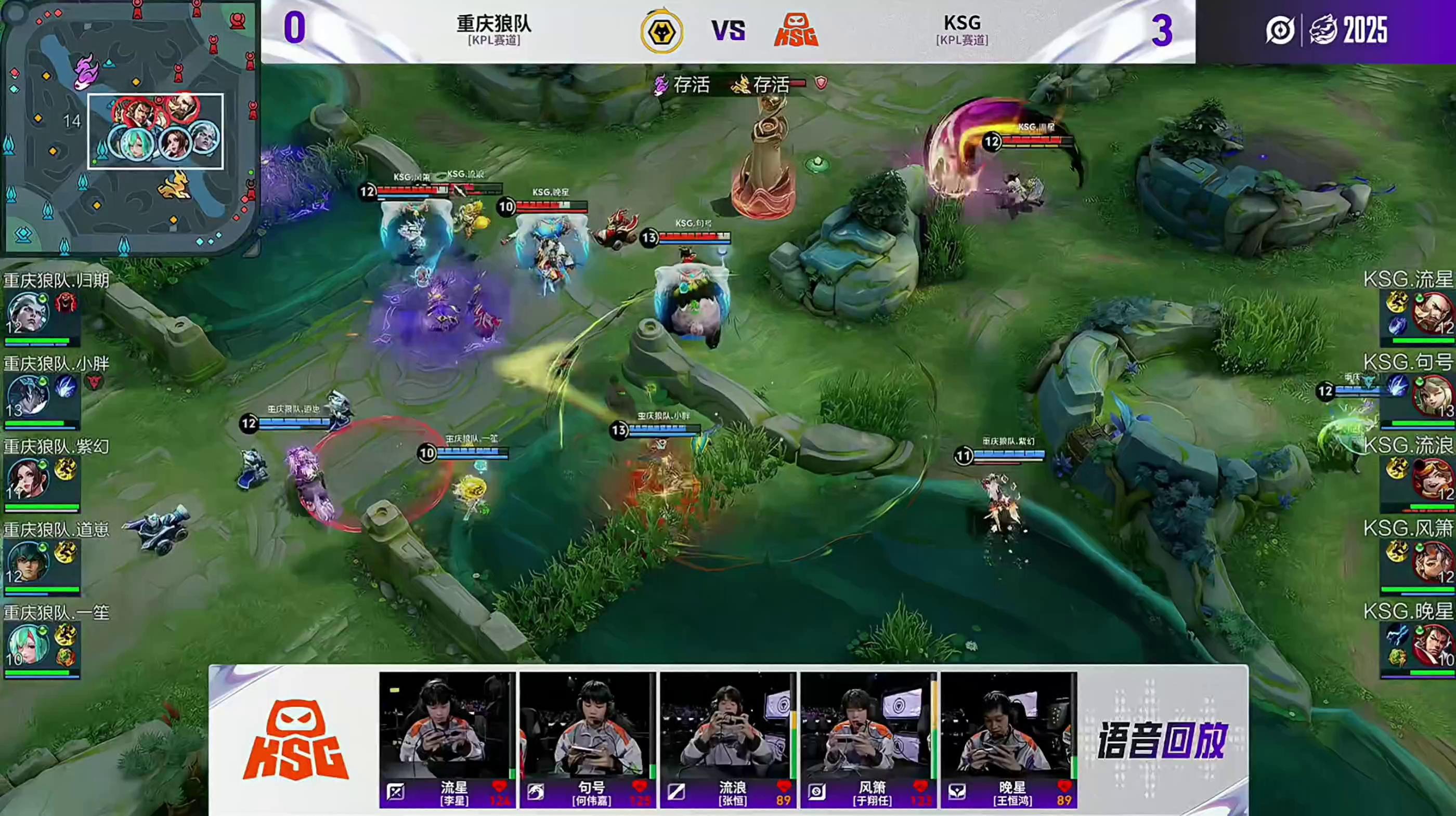1456x816 pixels.
Task: Click the 重庆狼队 wolf team logo
Action: click(x=661, y=31)
